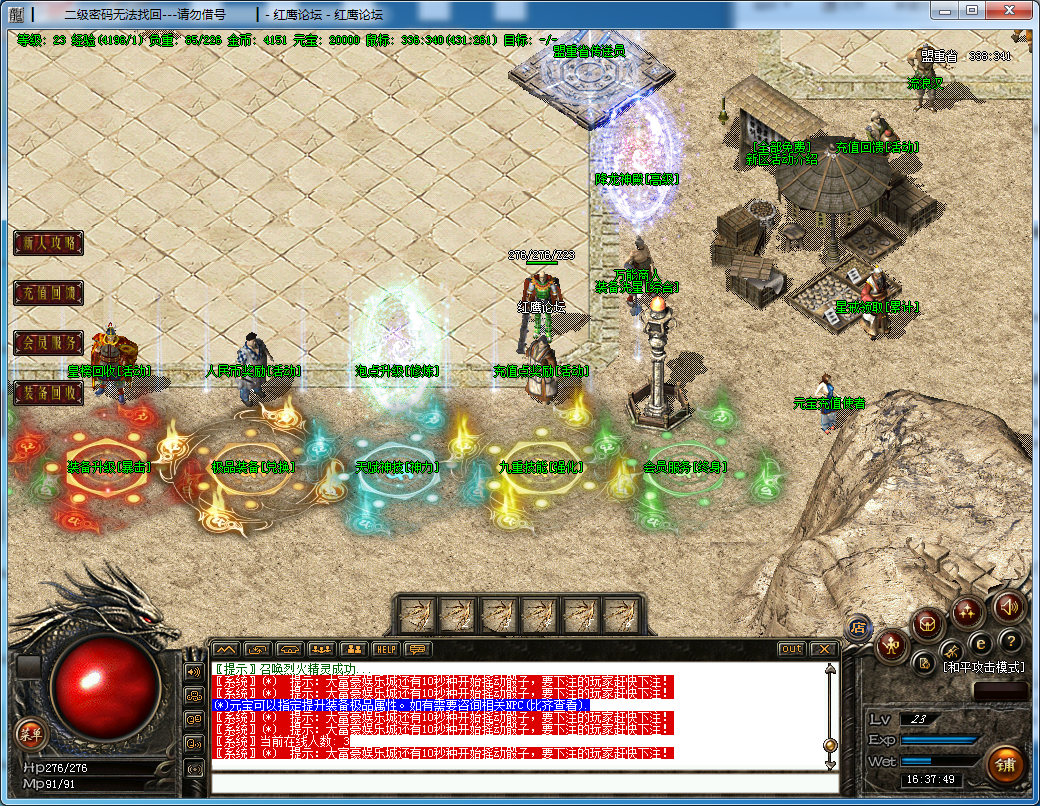Image resolution: width=1040 pixels, height=806 pixels.
Task: Open the 新人攻略 newbie guide button
Action: [48, 243]
